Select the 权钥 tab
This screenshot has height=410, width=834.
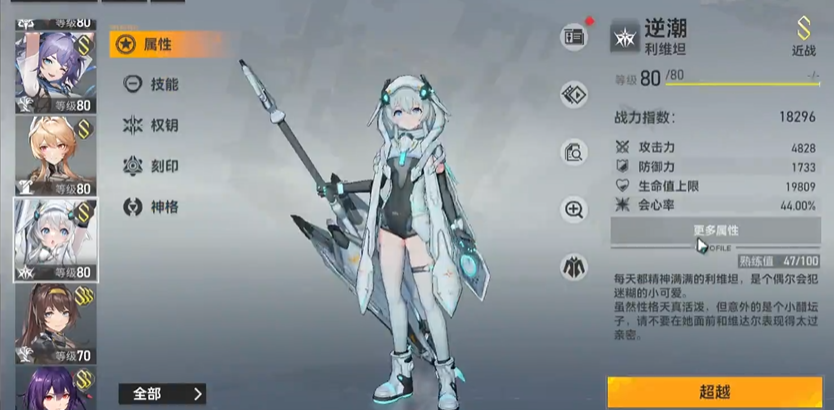coord(160,125)
